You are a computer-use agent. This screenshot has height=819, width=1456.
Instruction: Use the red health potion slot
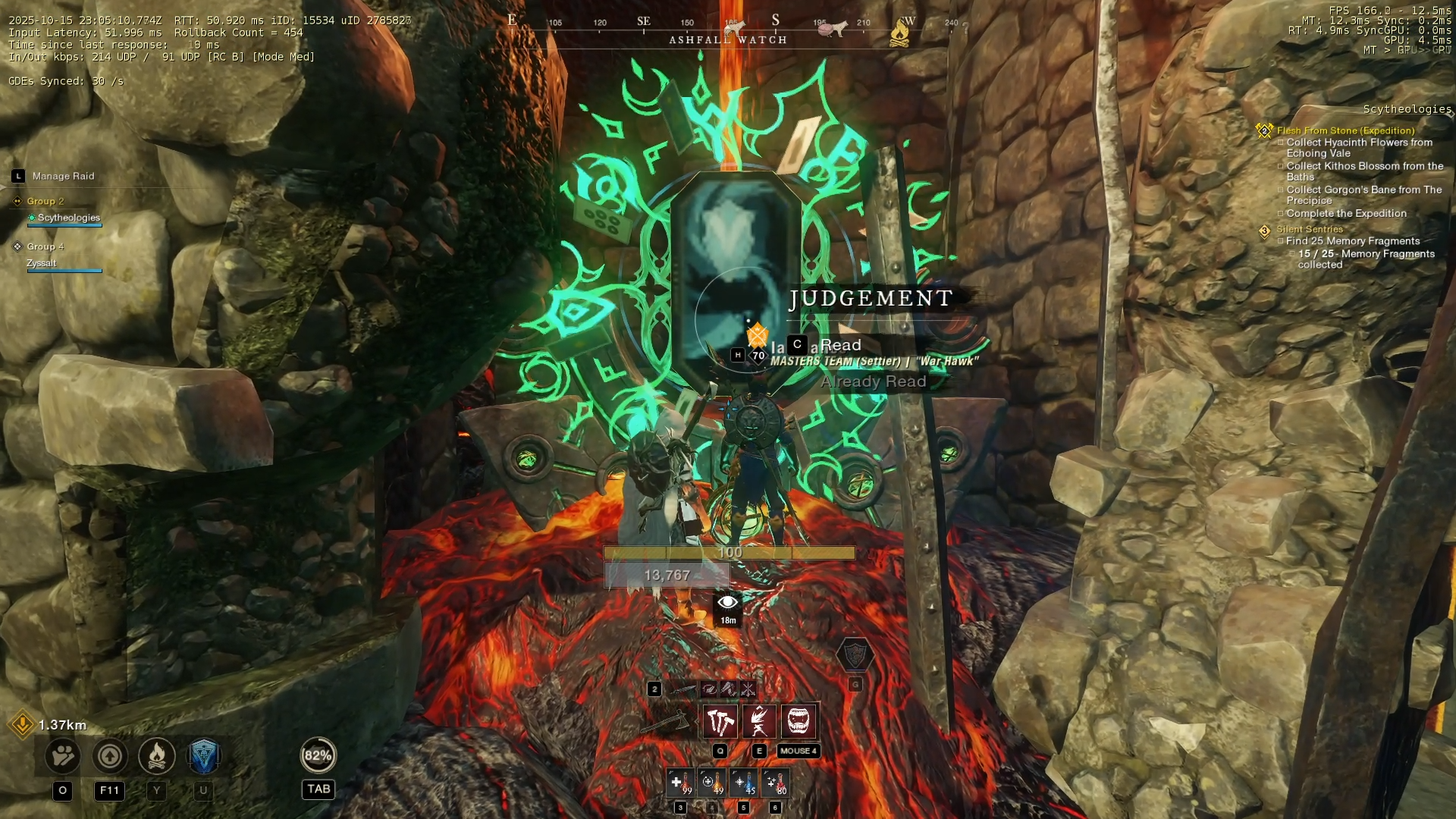[679, 783]
